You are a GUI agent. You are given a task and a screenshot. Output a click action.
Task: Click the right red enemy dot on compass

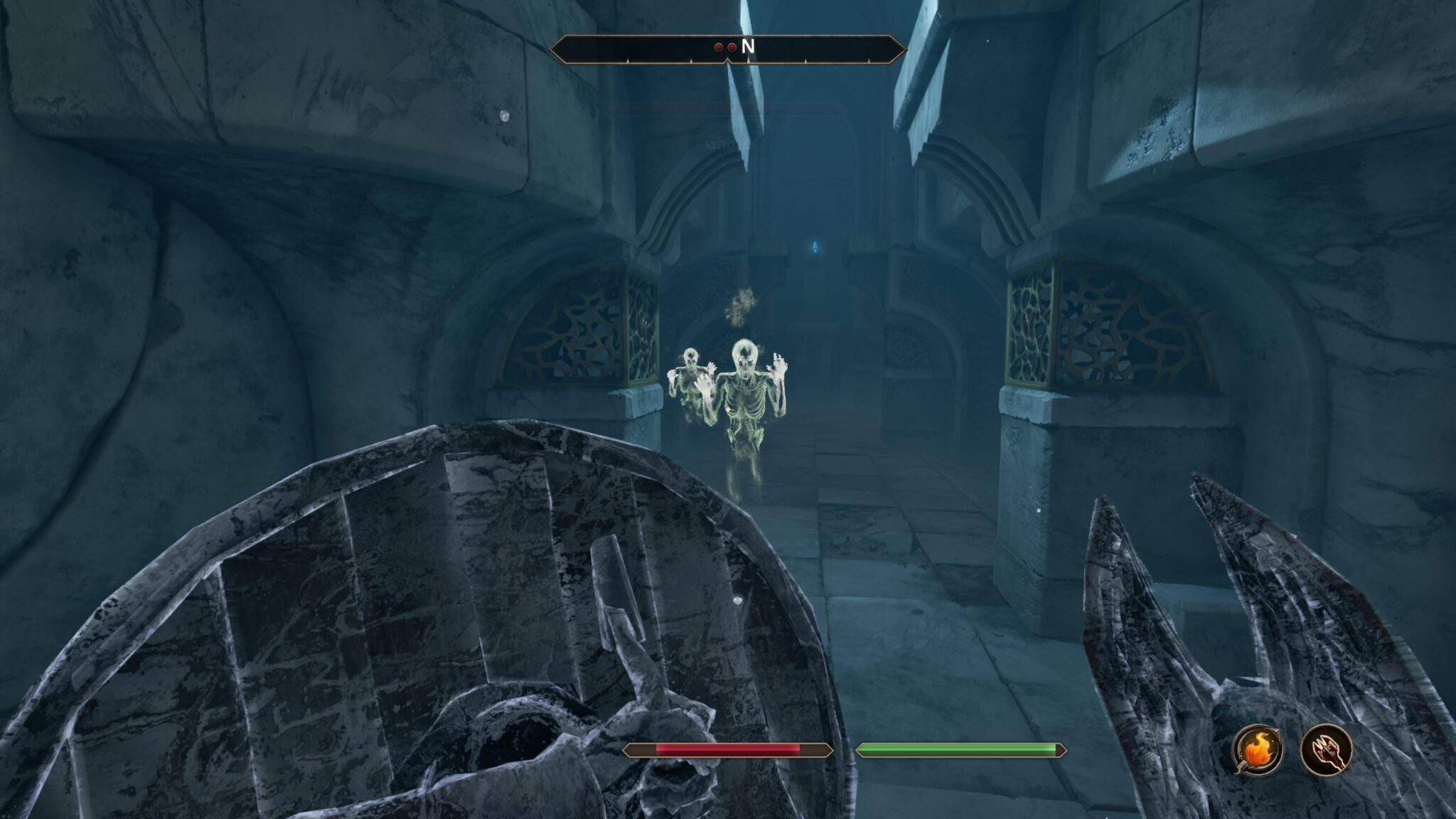(x=732, y=47)
